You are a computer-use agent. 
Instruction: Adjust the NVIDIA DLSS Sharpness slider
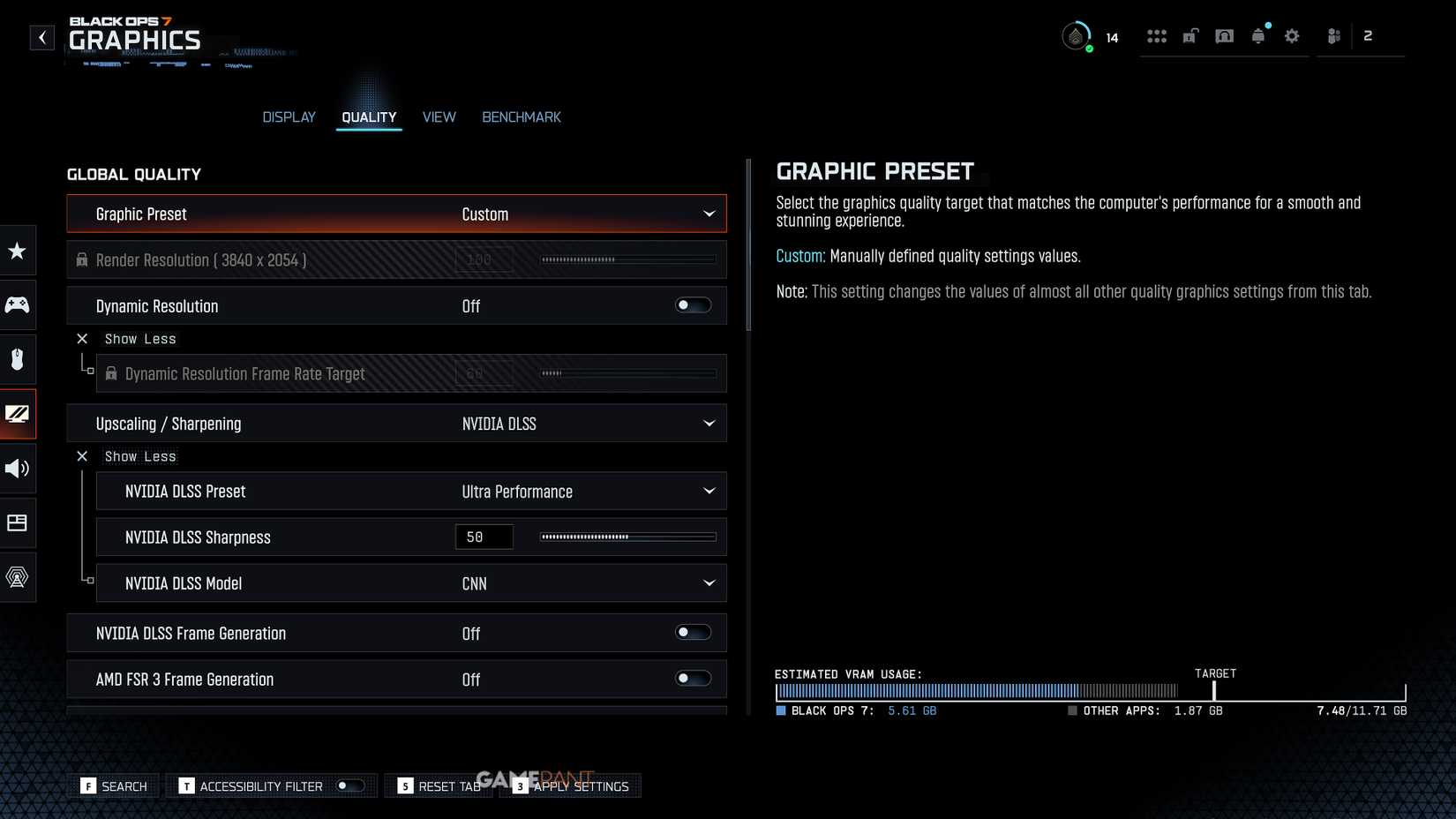click(x=627, y=537)
